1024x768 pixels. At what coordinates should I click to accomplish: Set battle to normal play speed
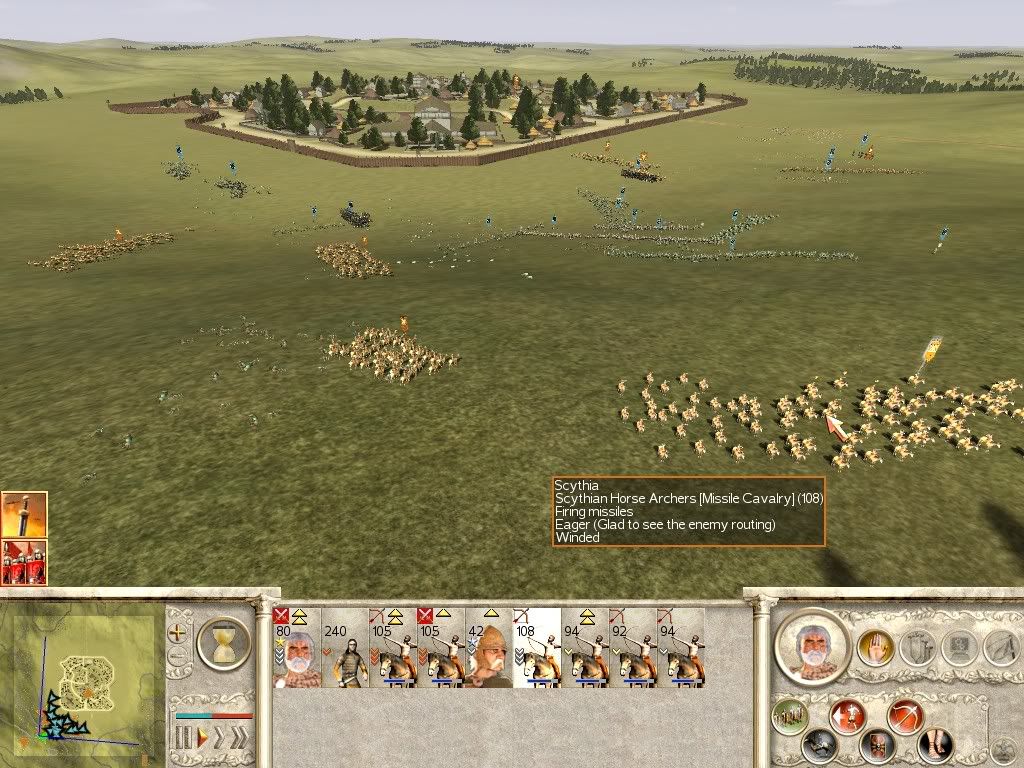(202, 739)
